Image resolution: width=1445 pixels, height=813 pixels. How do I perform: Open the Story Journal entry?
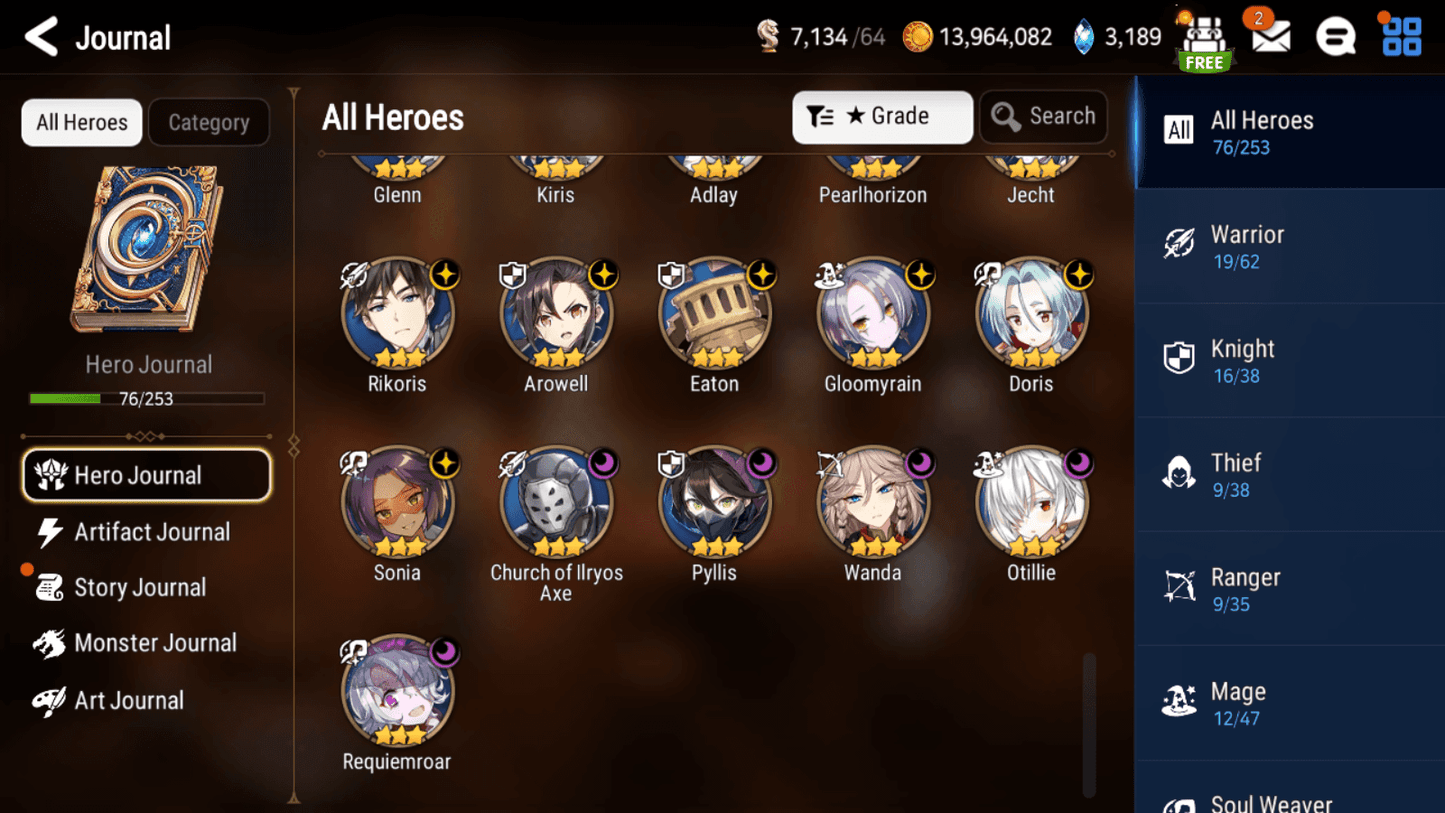point(140,587)
